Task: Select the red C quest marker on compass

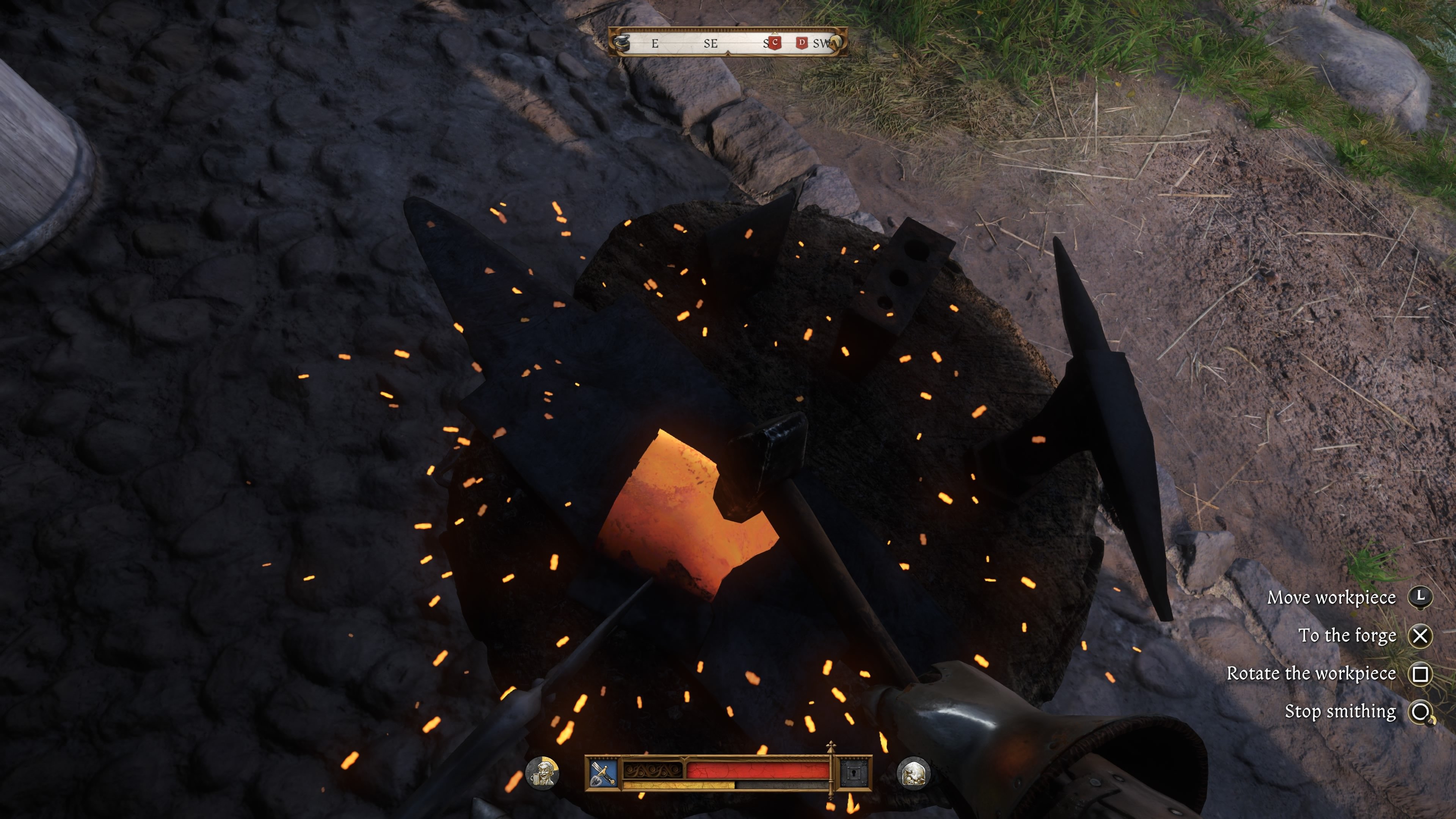Action: (775, 42)
